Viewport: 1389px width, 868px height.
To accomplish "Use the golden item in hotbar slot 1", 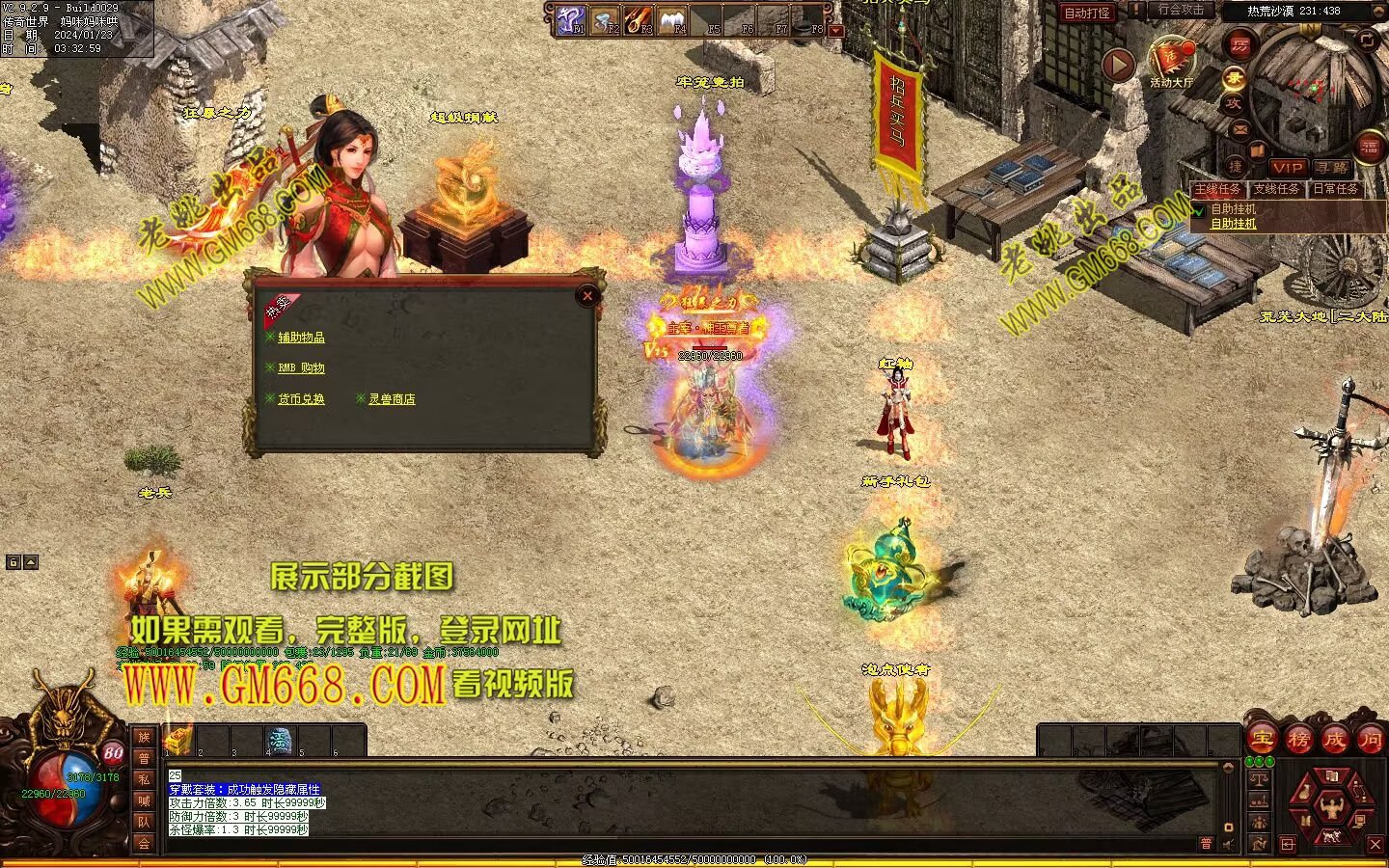I will click(x=179, y=741).
